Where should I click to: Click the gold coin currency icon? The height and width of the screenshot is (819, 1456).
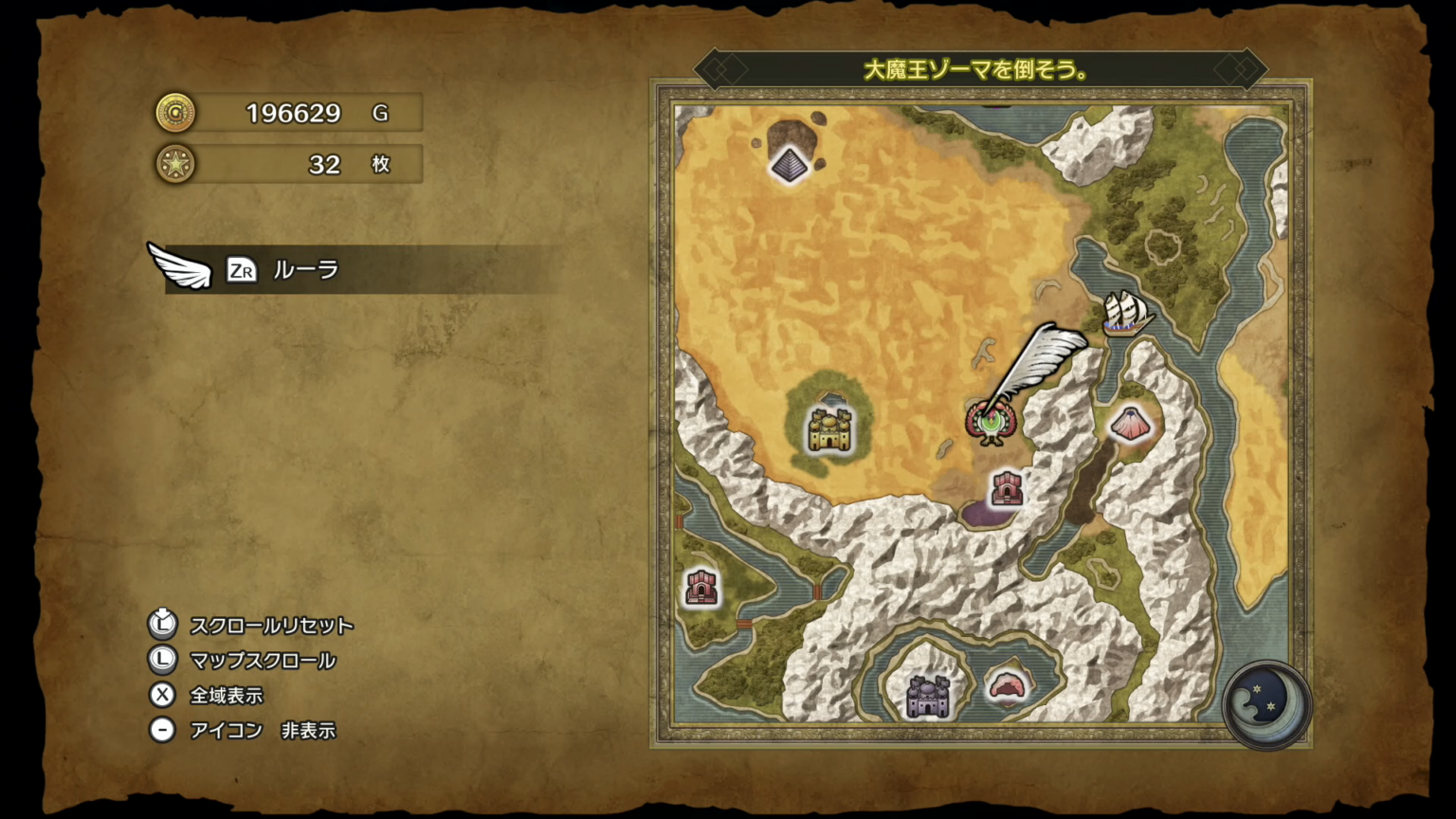point(176,112)
